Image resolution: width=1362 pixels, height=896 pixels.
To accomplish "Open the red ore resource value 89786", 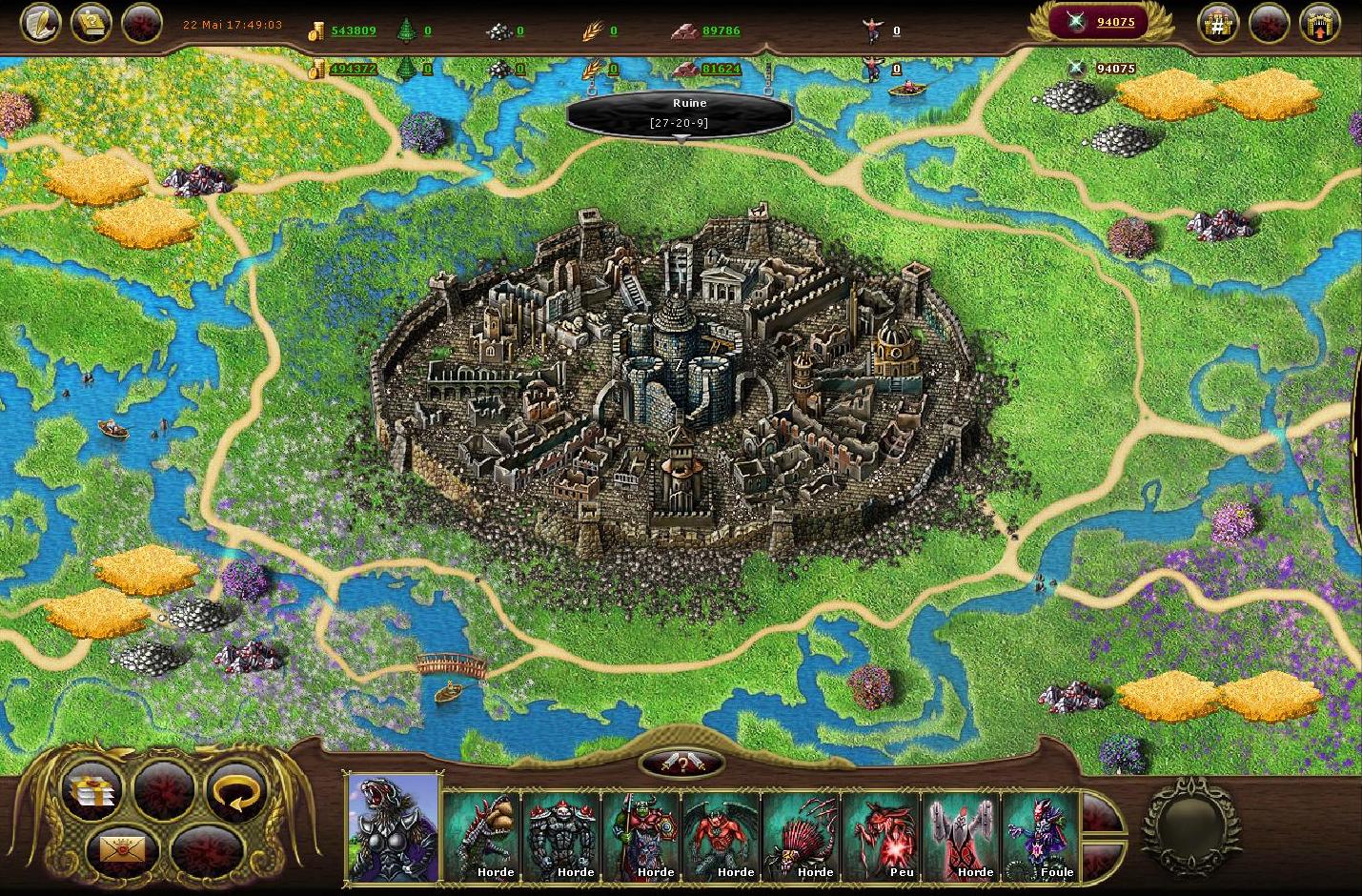I will (x=721, y=31).
